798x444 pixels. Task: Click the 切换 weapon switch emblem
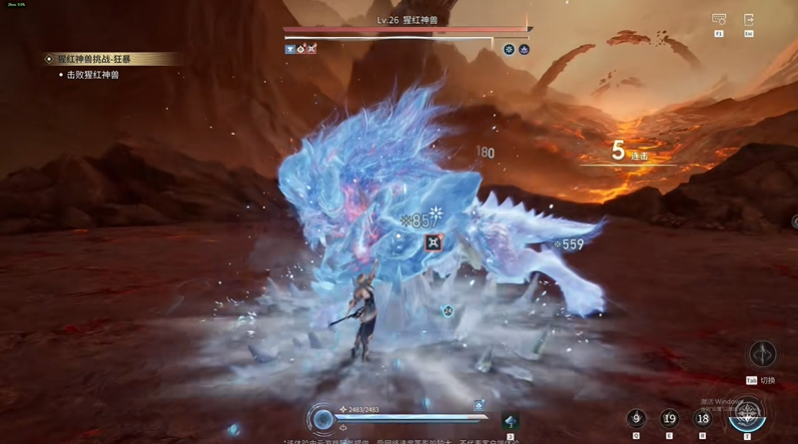coord(763,354)
